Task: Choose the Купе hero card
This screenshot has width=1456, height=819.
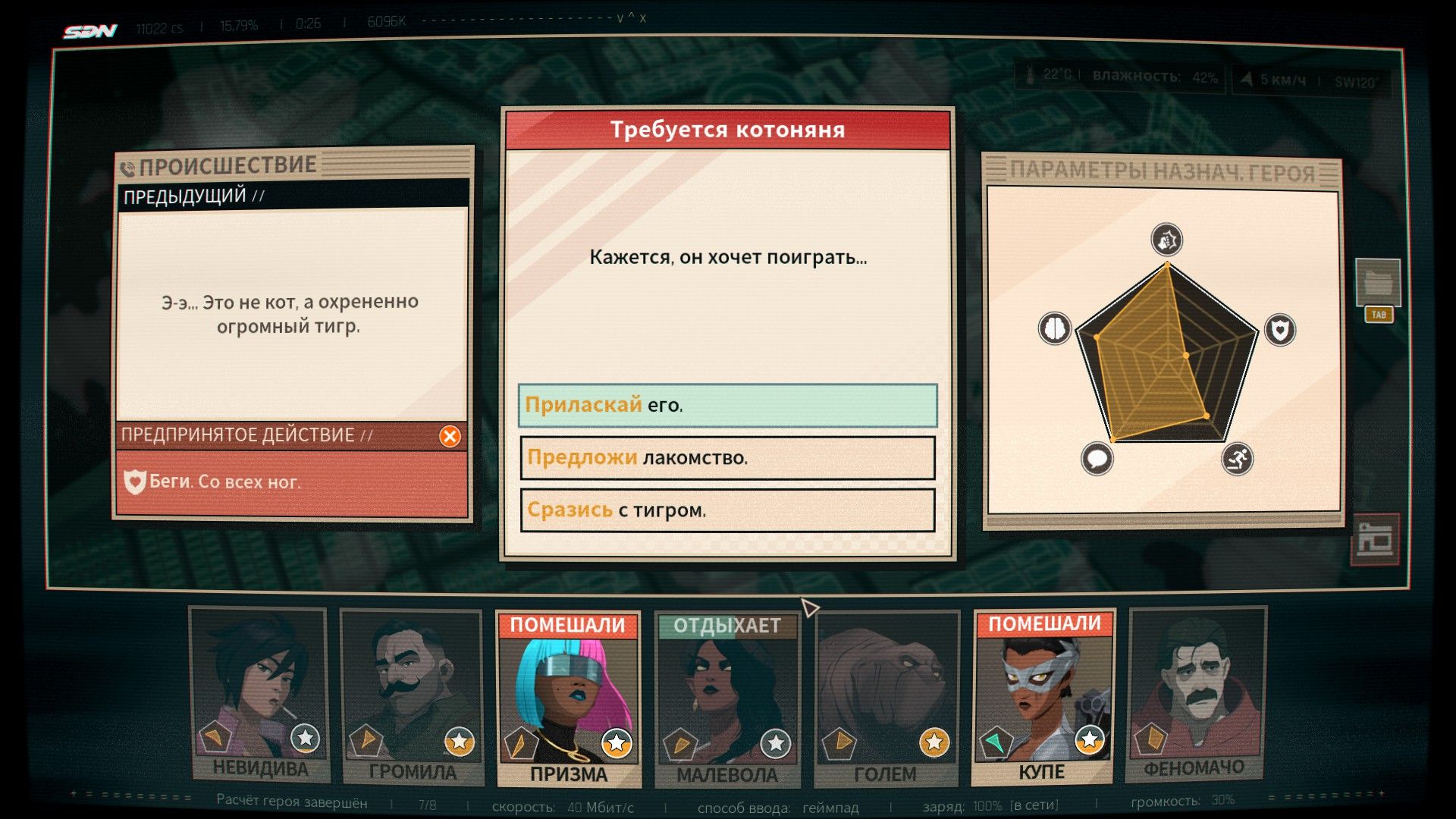Action: tap(1043, 698)
